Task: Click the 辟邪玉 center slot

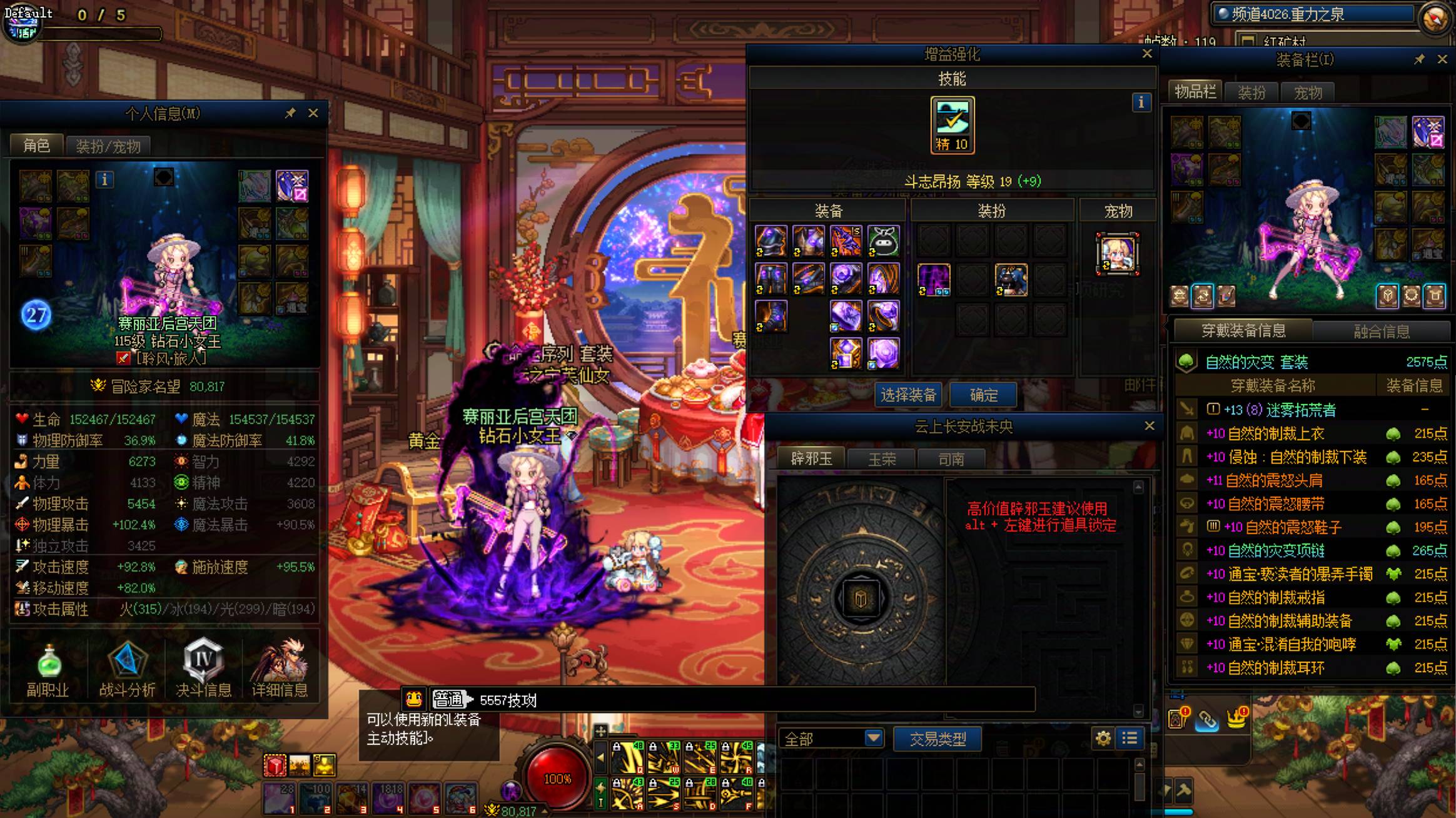Action: point(861,598)
